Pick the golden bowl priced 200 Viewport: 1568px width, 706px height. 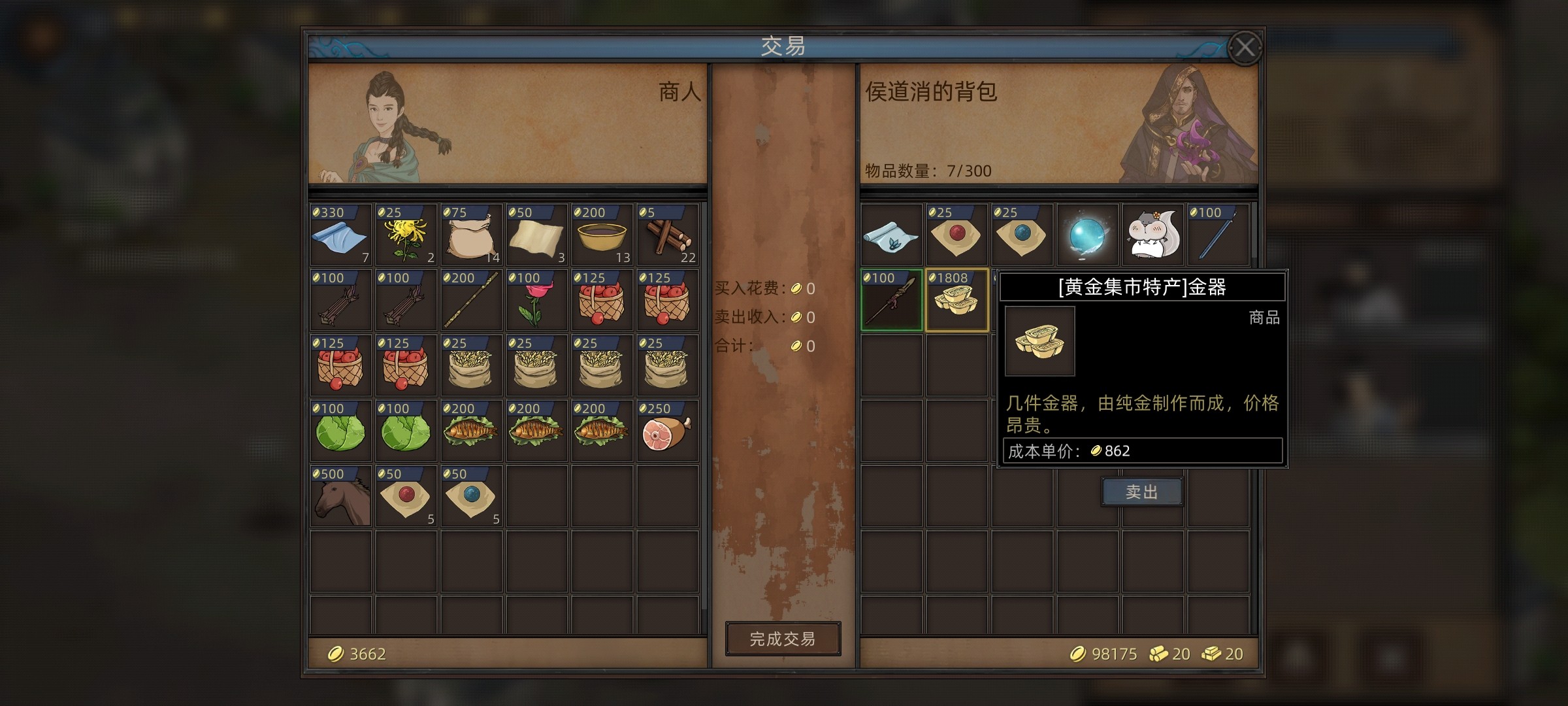coord(602,235)
